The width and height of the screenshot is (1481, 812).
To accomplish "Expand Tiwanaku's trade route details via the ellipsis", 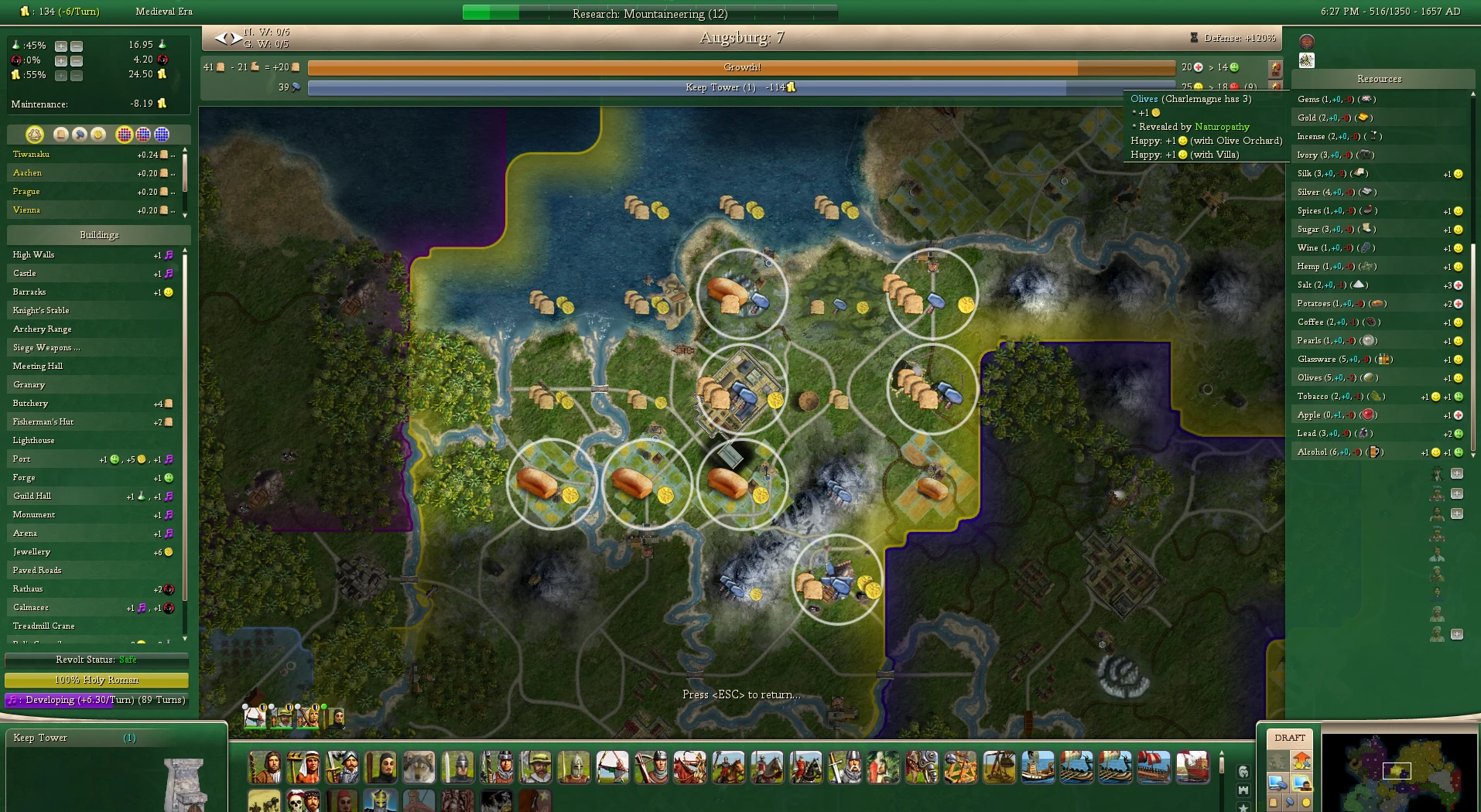I will pos(173,155).
